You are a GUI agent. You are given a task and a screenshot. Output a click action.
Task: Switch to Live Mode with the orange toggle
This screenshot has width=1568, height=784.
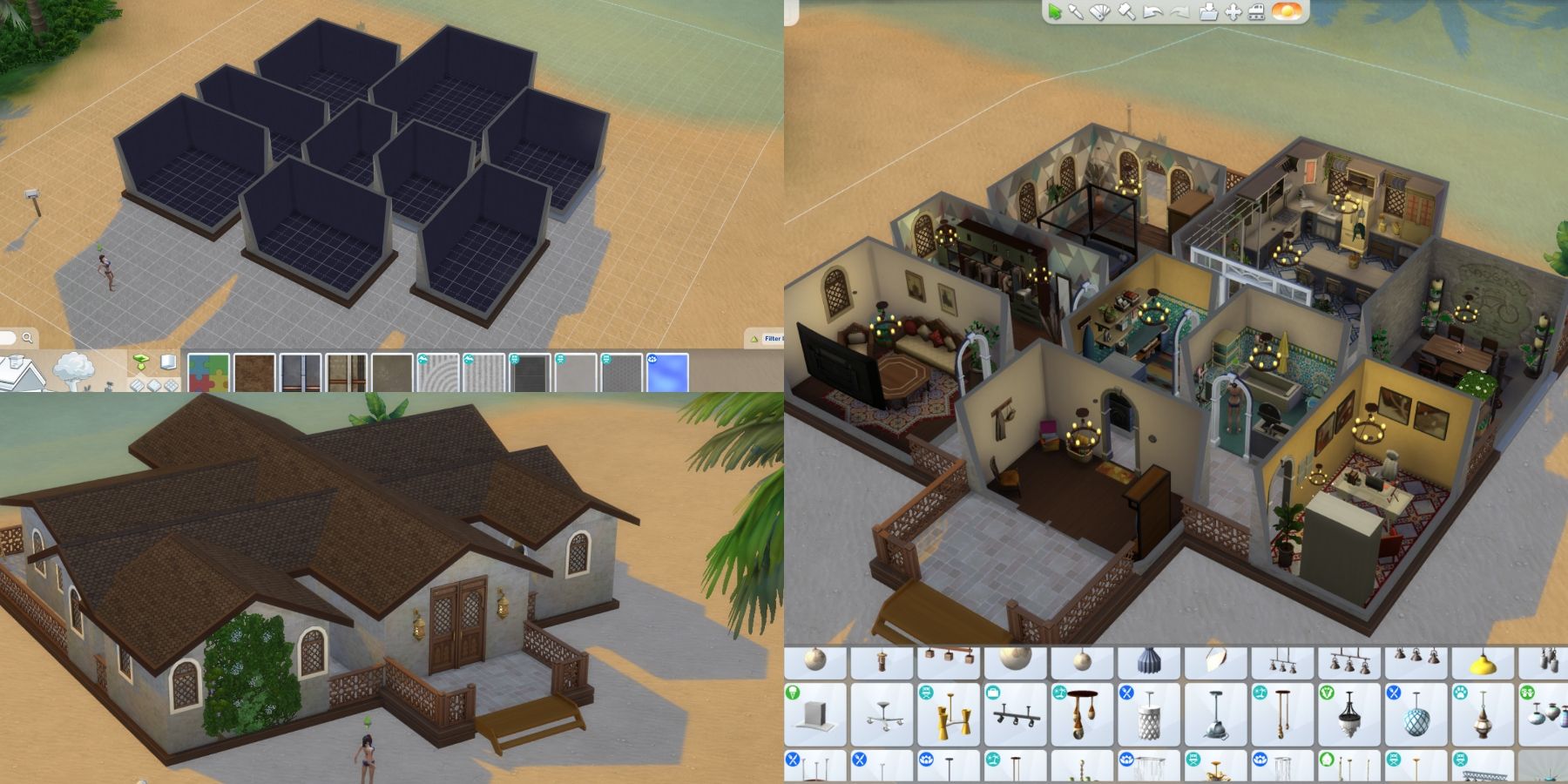coord(1287,12)
